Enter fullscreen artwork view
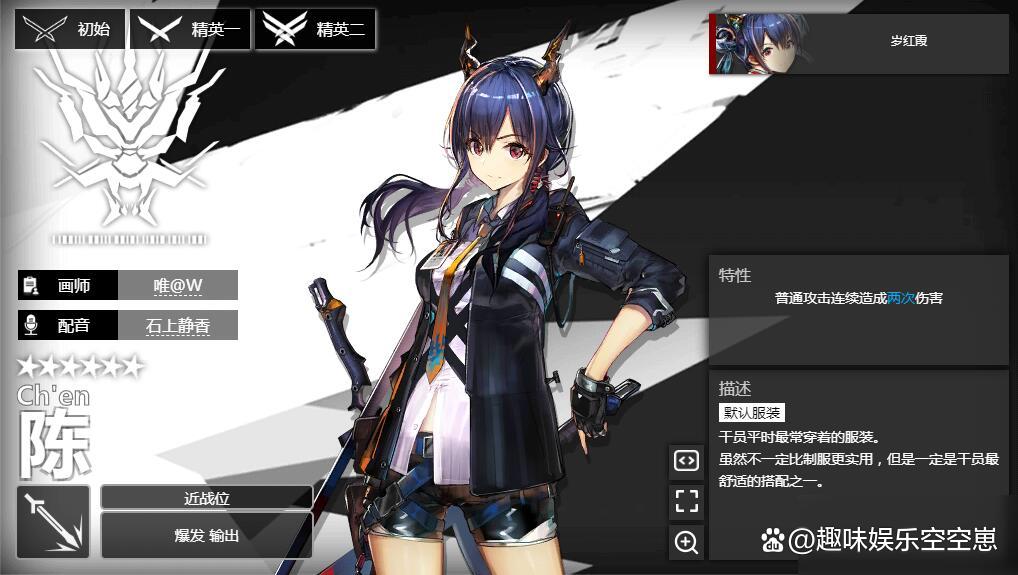The width and height of the screenshot is (1018, 575). tap(686, 501)
